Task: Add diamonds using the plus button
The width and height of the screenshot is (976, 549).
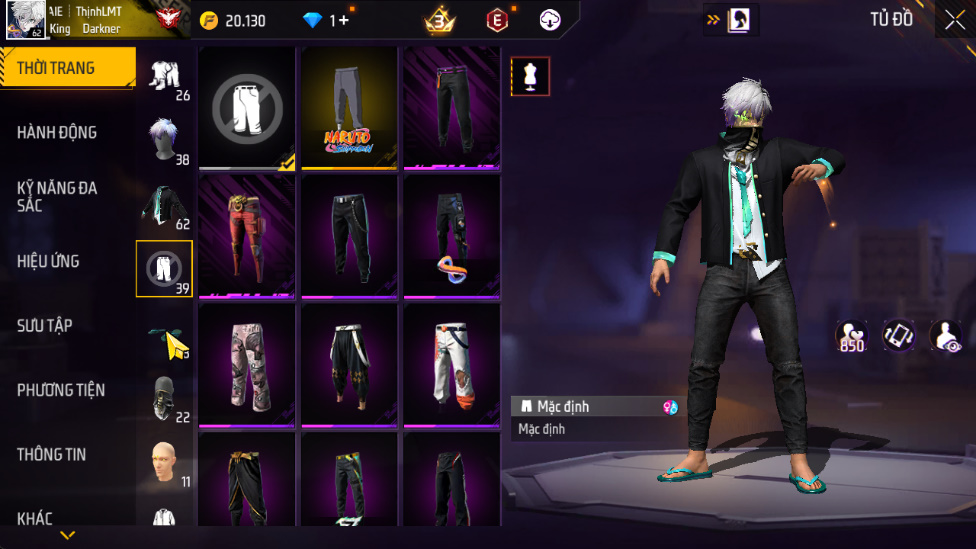Action: tap(344, 20)
